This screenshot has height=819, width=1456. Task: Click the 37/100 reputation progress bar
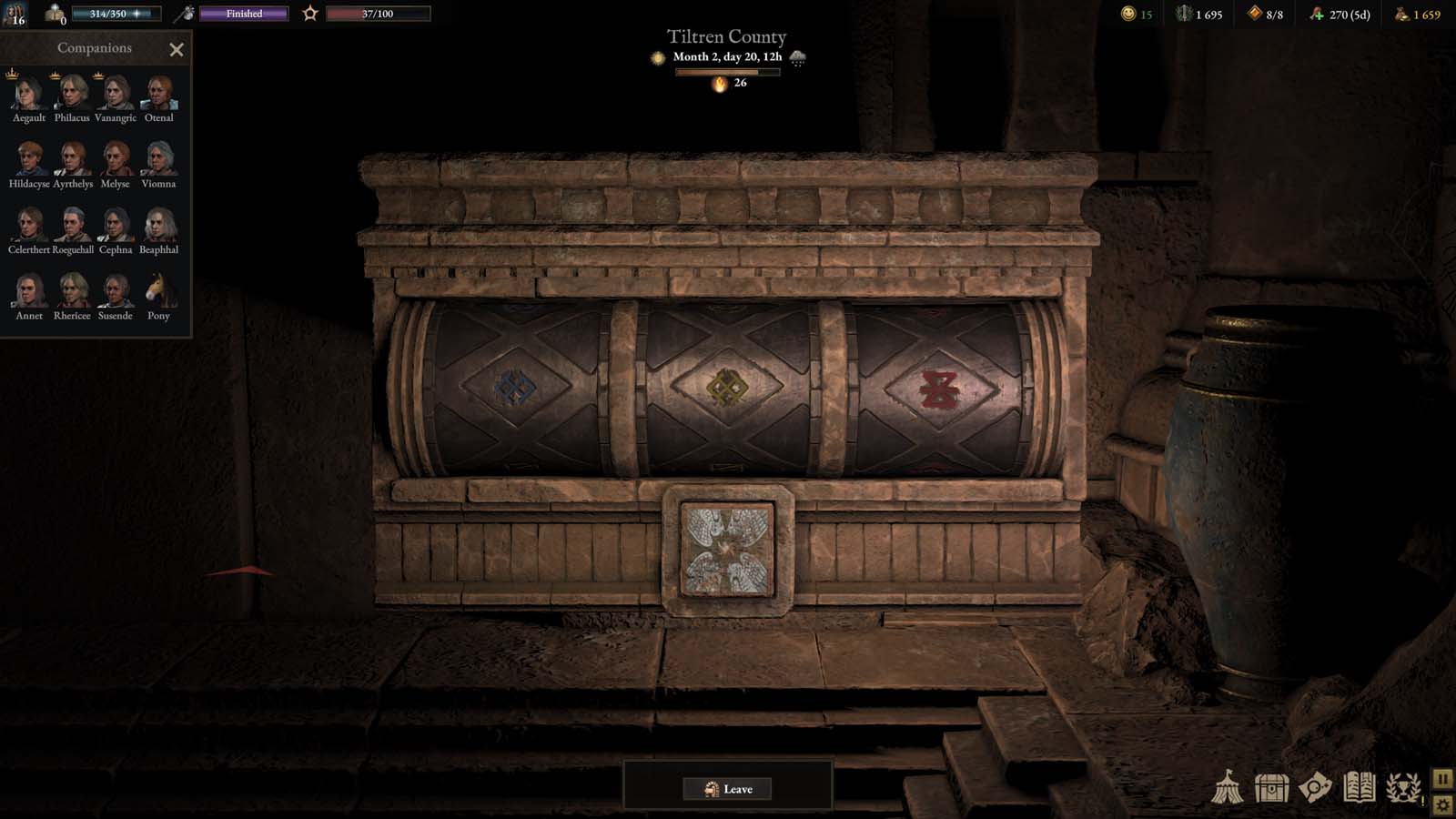pos(379,14)
